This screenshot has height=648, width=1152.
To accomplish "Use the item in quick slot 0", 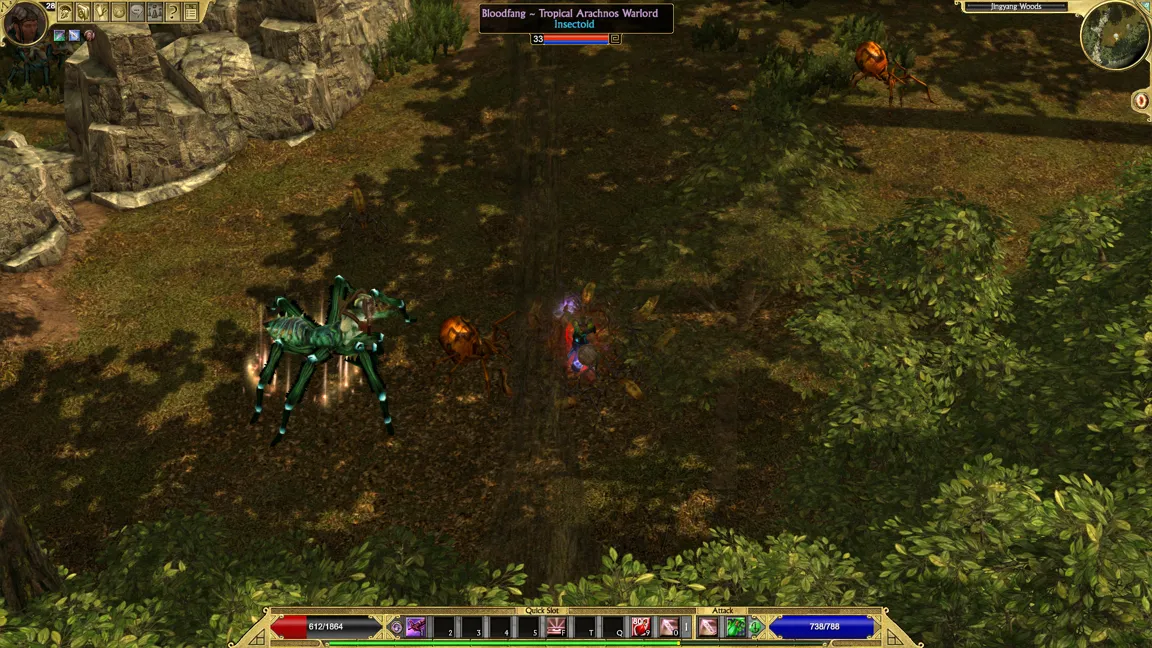I will pos(668,627).
